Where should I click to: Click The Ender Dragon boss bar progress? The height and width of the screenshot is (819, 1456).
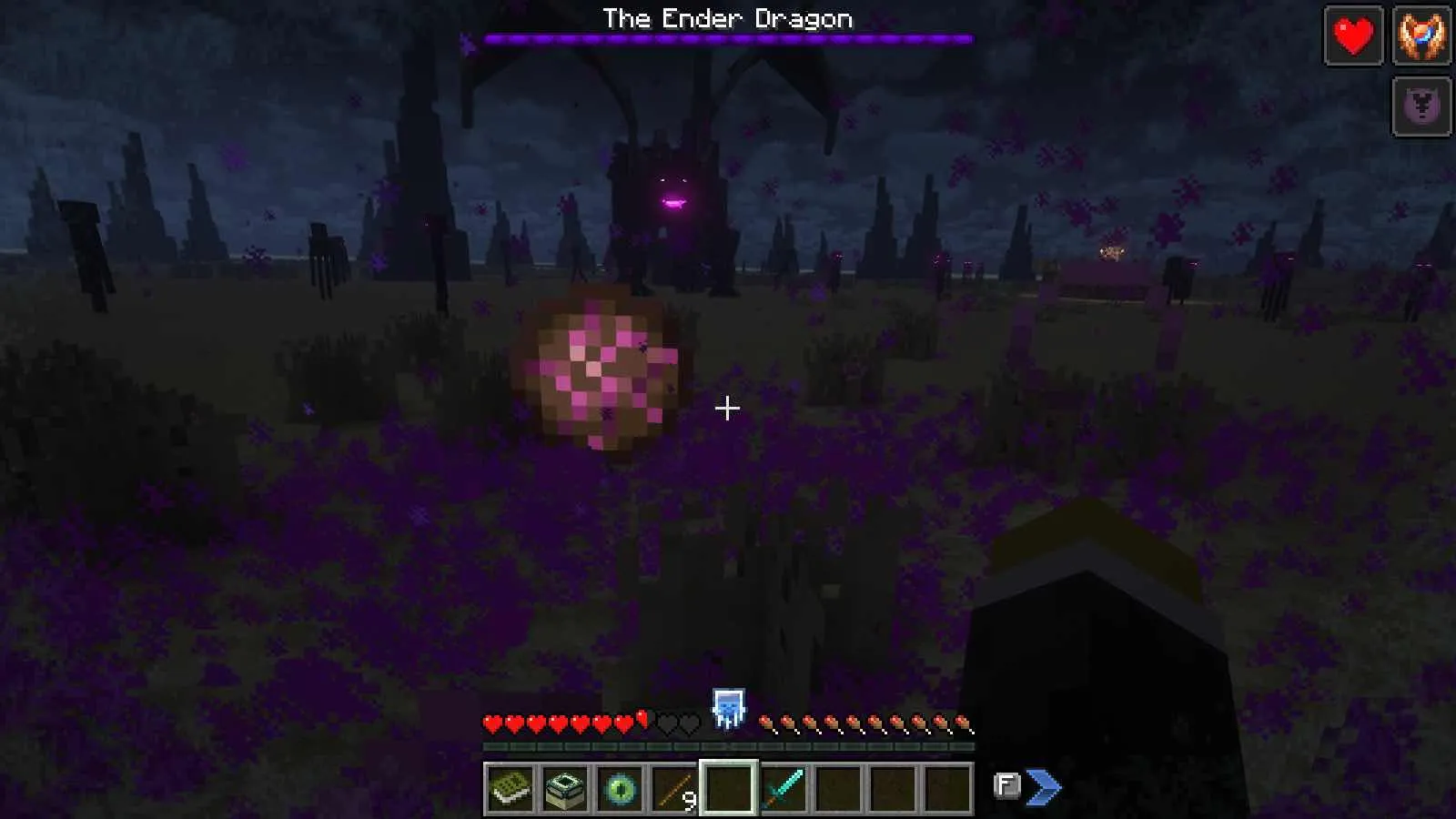point(727,38)
